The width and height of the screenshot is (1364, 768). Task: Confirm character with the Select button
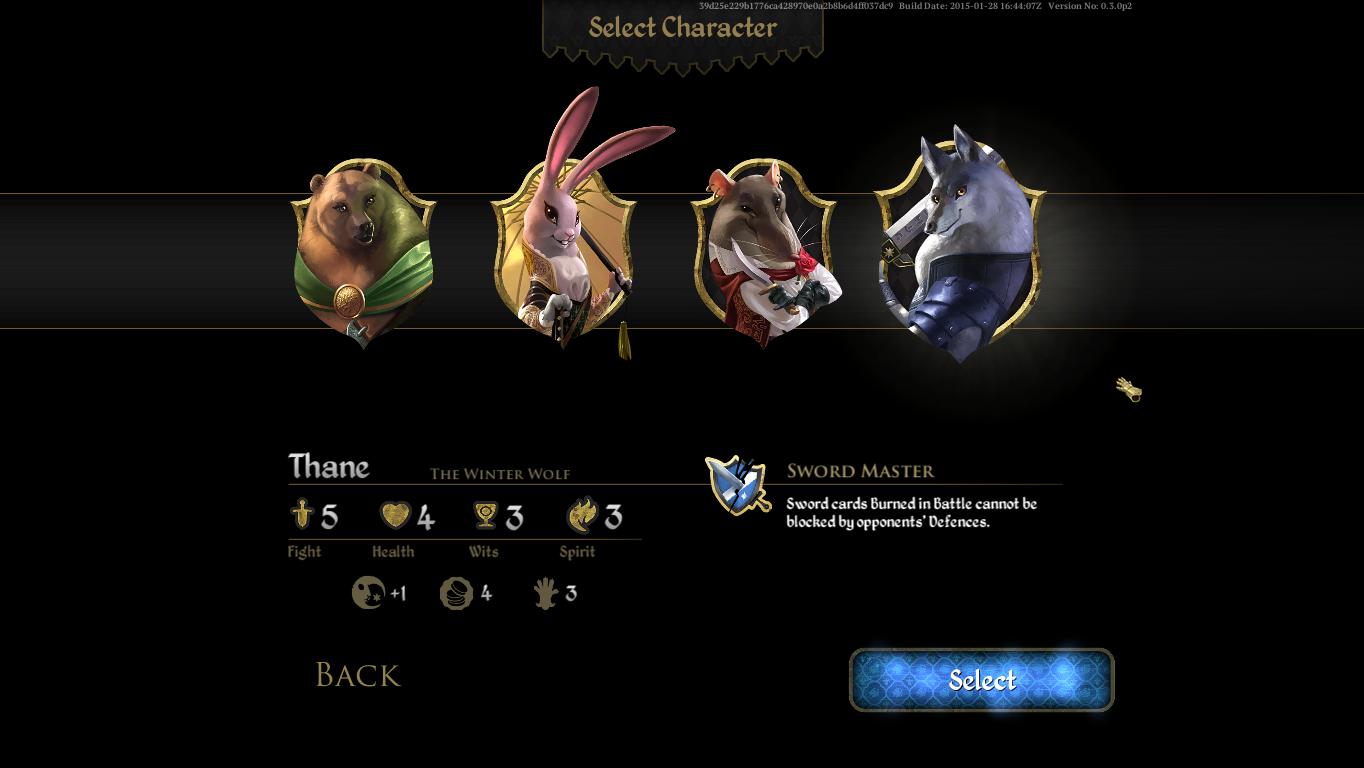coord(981,680)
